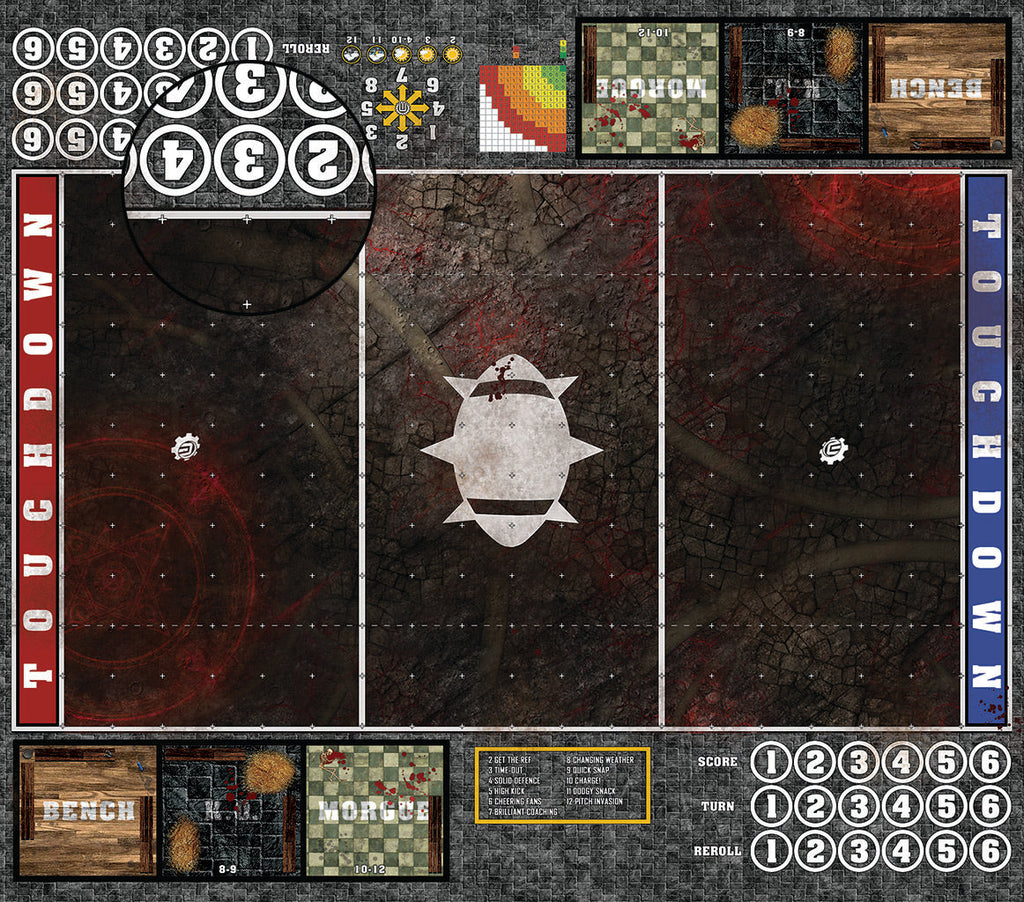Image resolution: width=1024 pixels, height=902 pixels.
Task: Select the upright wooden Bench box
Action: 86,810
